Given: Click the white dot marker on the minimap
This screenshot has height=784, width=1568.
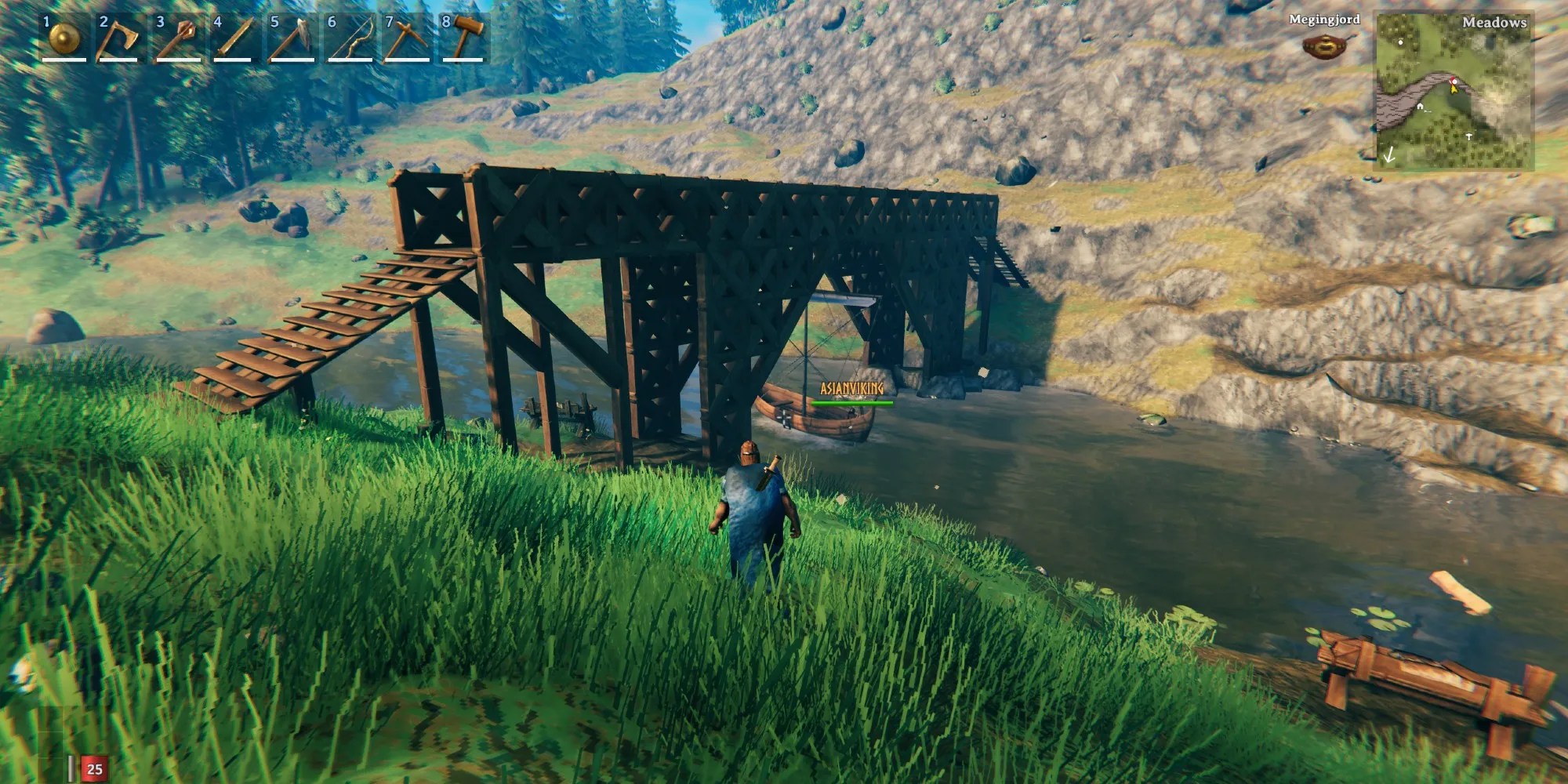Looking at the screenshot, I should [x=1401, y=42].
